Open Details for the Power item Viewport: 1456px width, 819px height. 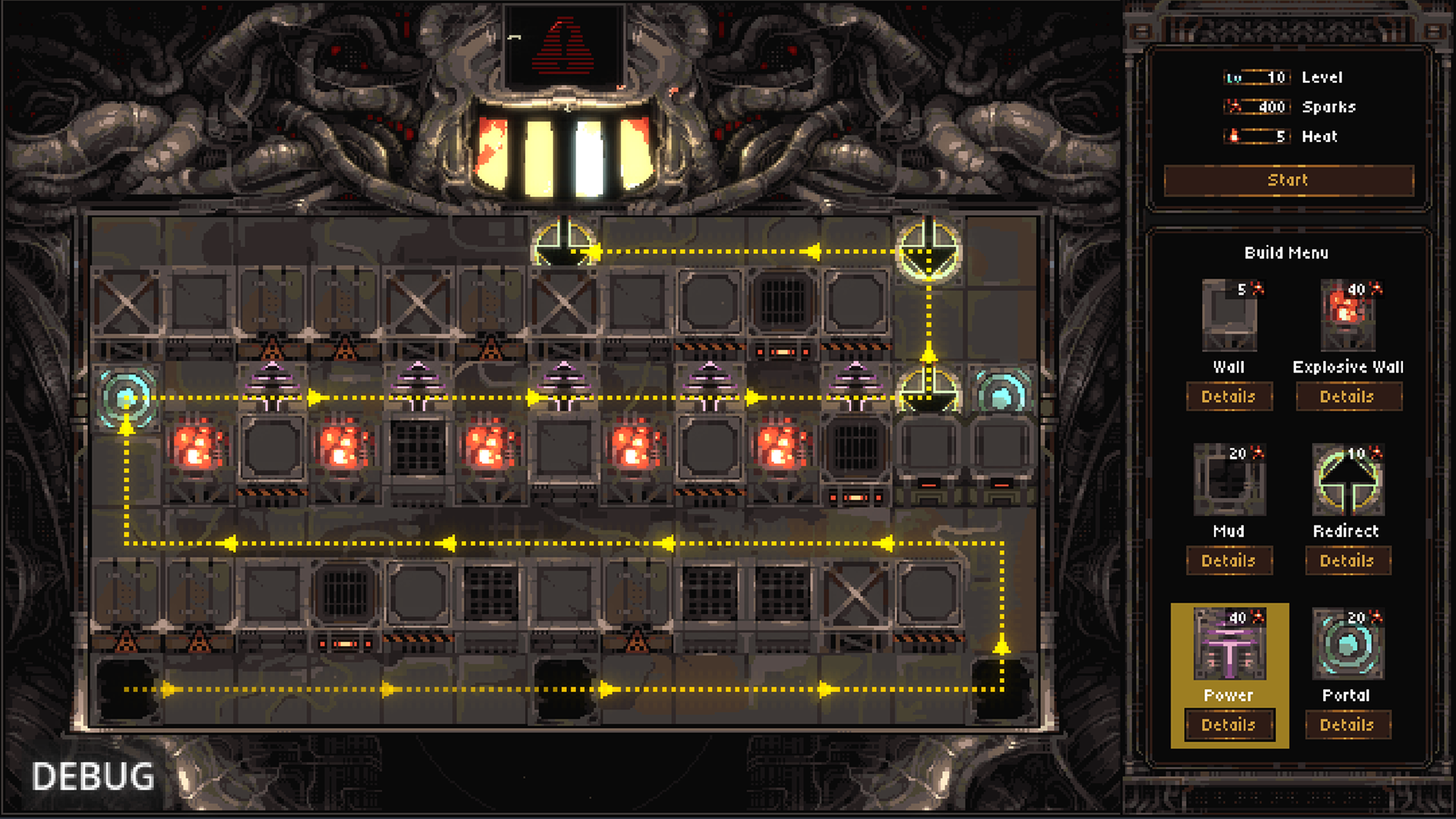click(x=1228, y=725)
